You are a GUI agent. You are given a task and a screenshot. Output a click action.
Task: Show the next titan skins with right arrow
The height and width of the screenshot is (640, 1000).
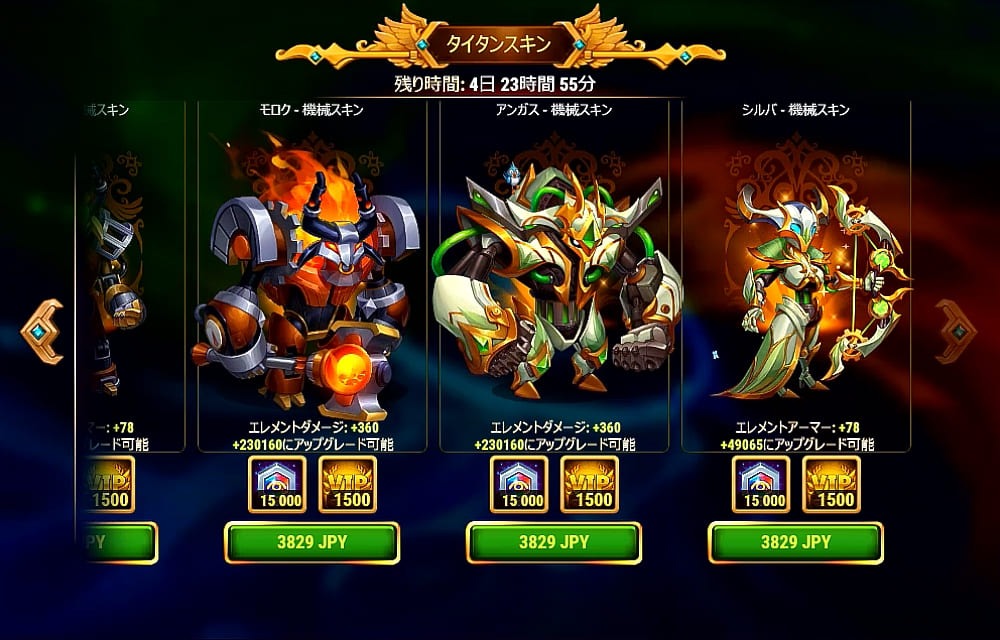click(x=956, y=331)
